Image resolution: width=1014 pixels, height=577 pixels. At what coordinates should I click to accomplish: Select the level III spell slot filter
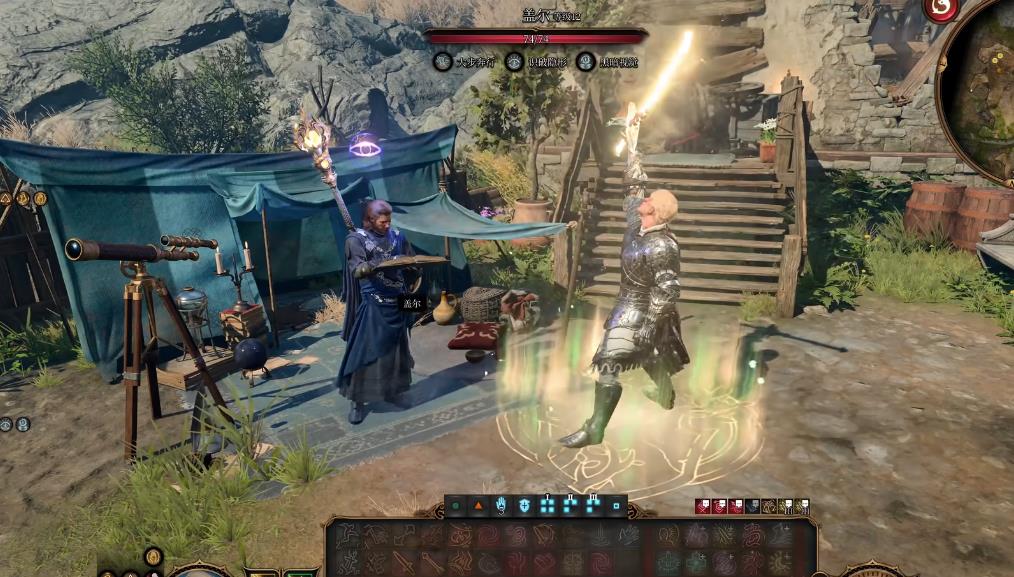pyautogui.click(x=593, y=506)
